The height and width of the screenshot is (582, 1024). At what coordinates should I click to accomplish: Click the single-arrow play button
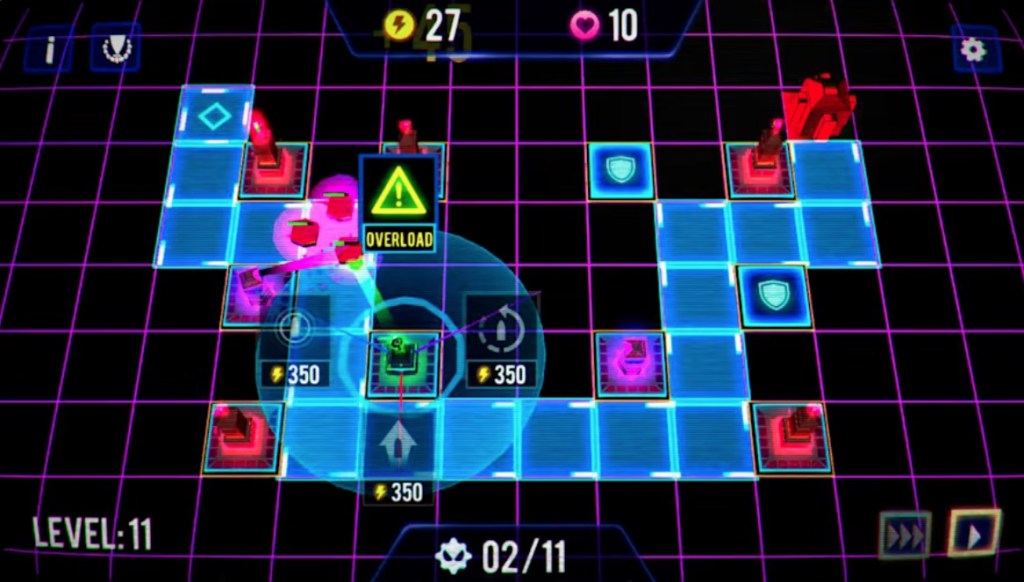point(972,533)
